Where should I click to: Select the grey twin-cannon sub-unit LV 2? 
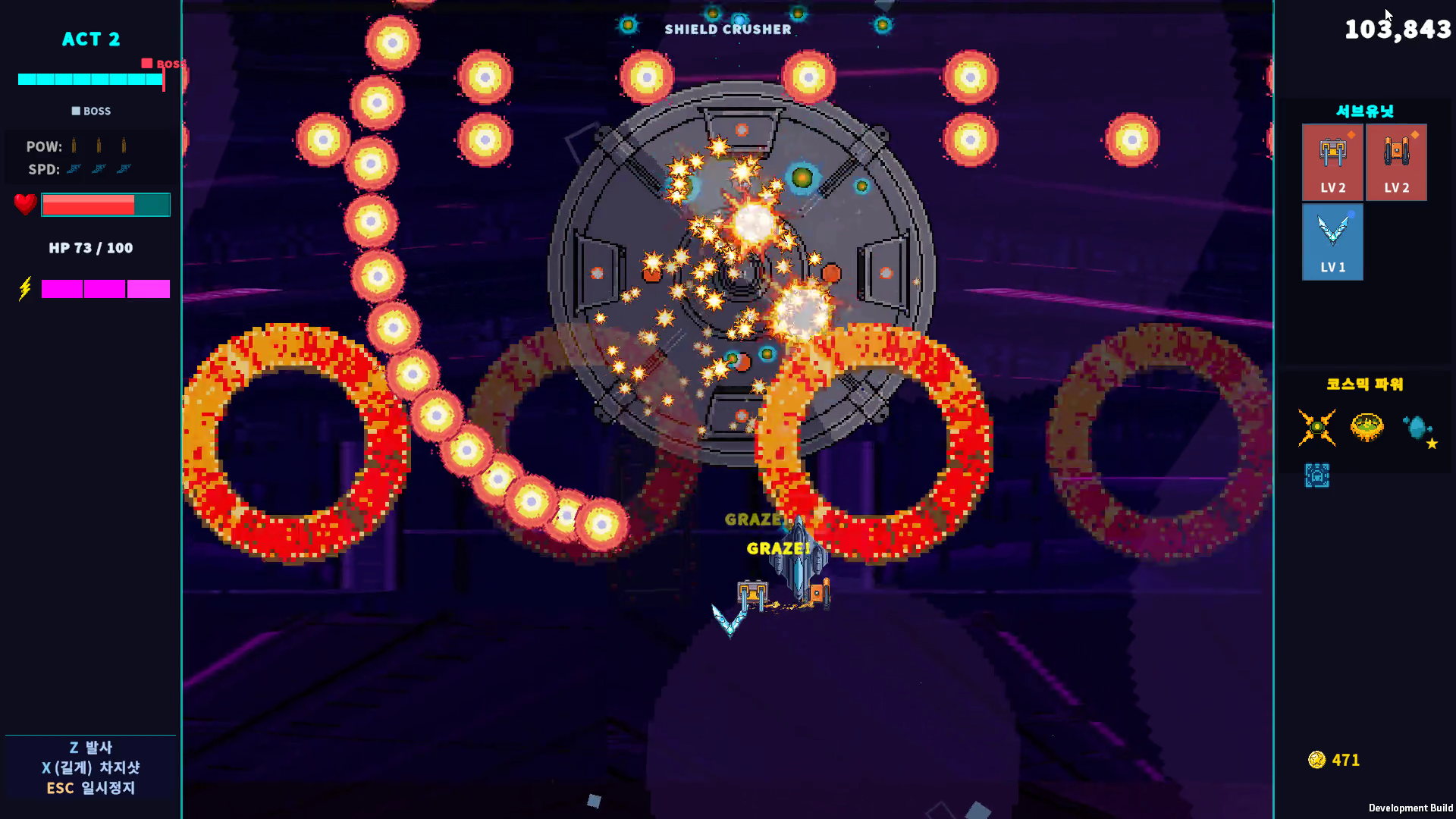(1332, 162)
